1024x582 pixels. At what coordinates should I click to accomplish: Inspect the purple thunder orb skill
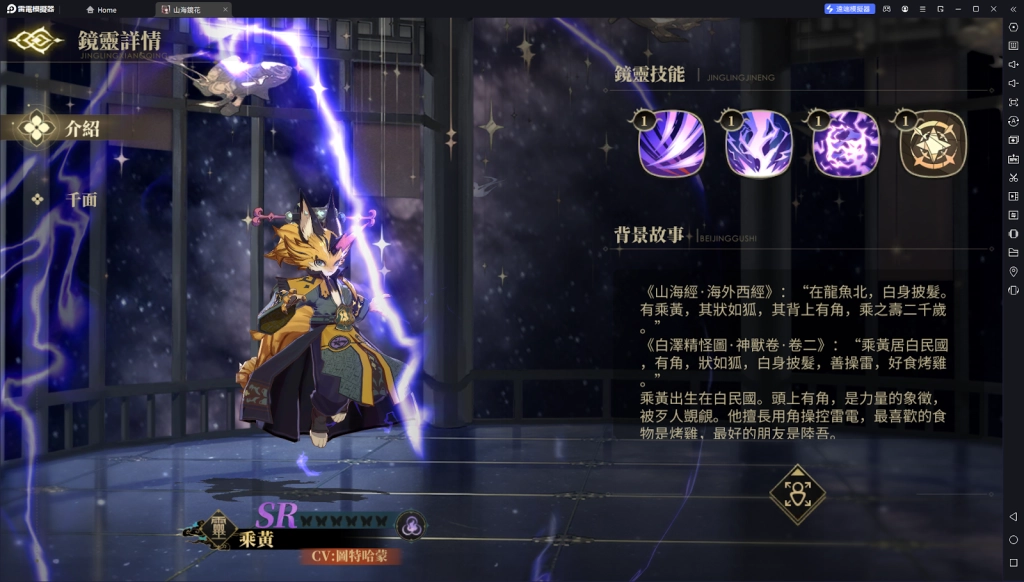tap(846, 144)
